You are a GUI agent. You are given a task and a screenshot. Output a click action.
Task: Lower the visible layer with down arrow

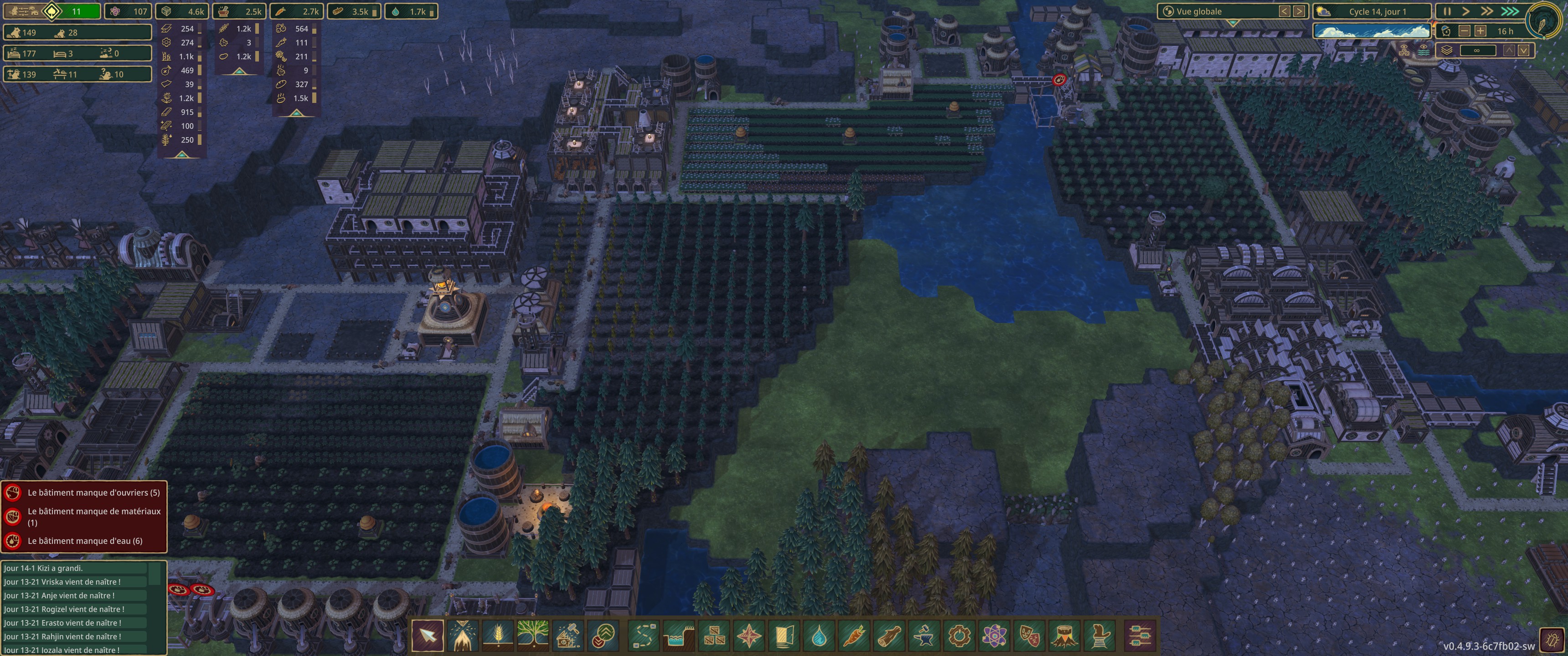1523,51
